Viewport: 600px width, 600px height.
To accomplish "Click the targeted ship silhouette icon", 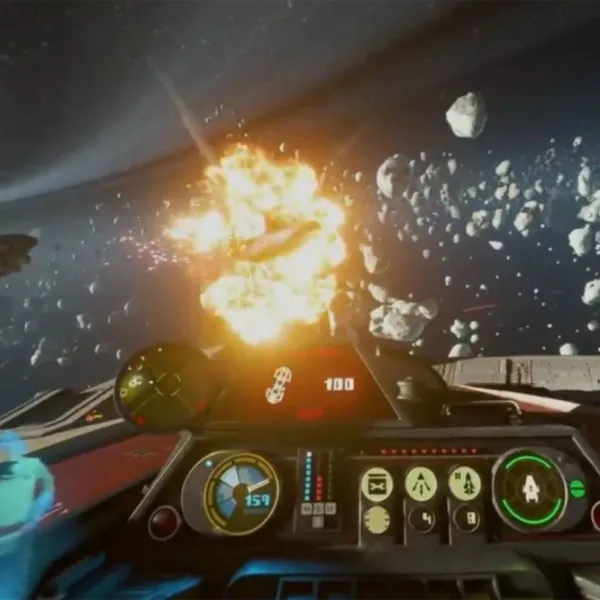I will pos(278,385).
